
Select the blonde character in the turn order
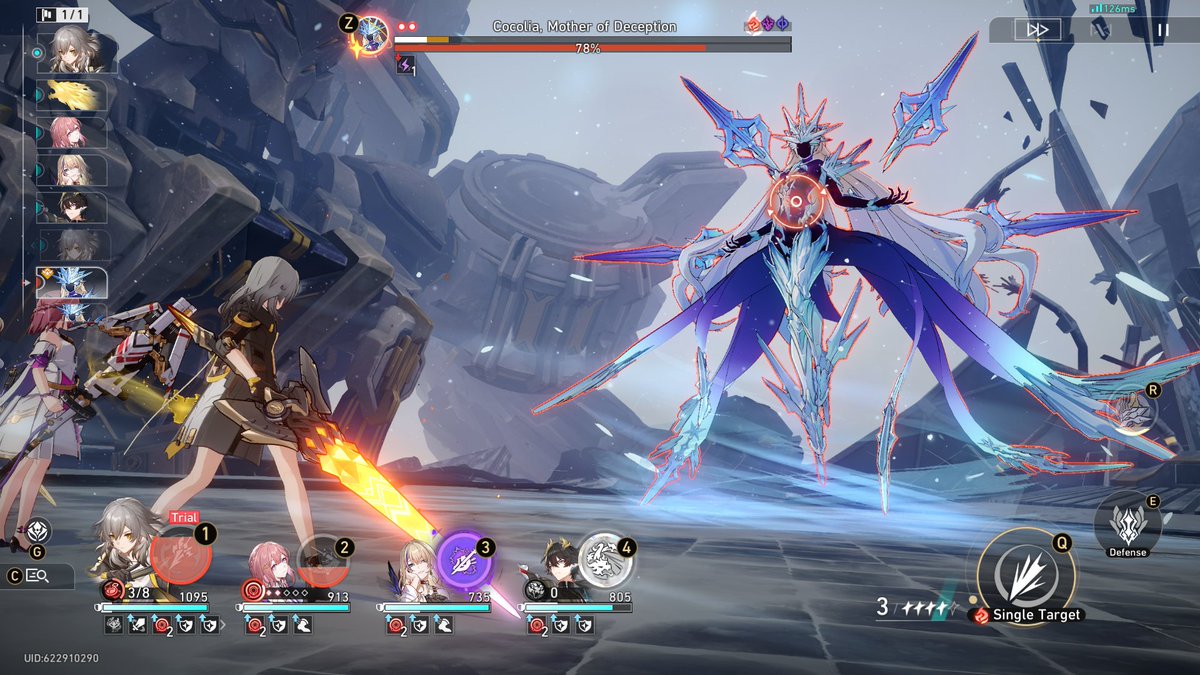[x=73, y=170]
